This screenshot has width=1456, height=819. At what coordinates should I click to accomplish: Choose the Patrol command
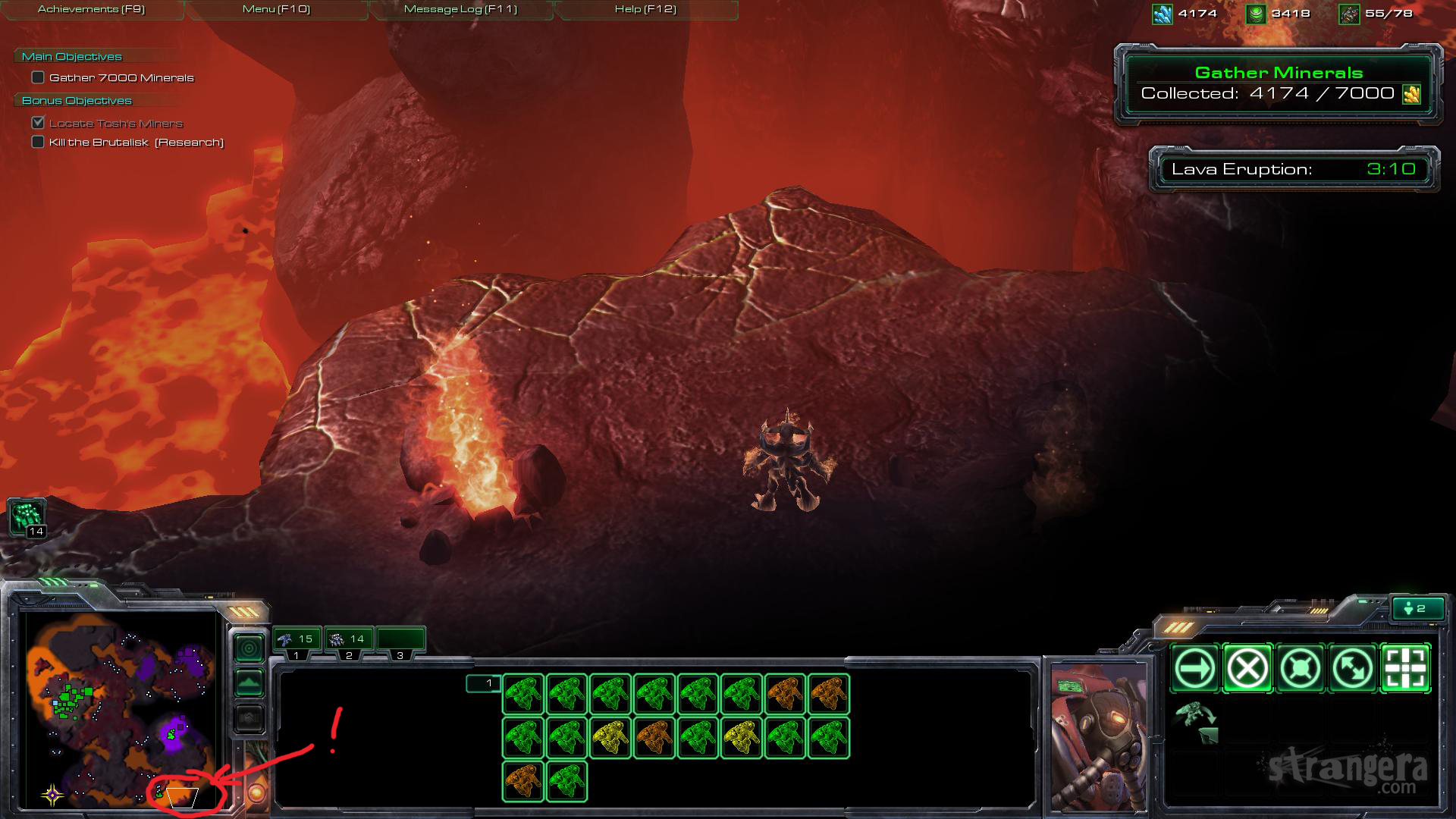tap(1354, 669)
